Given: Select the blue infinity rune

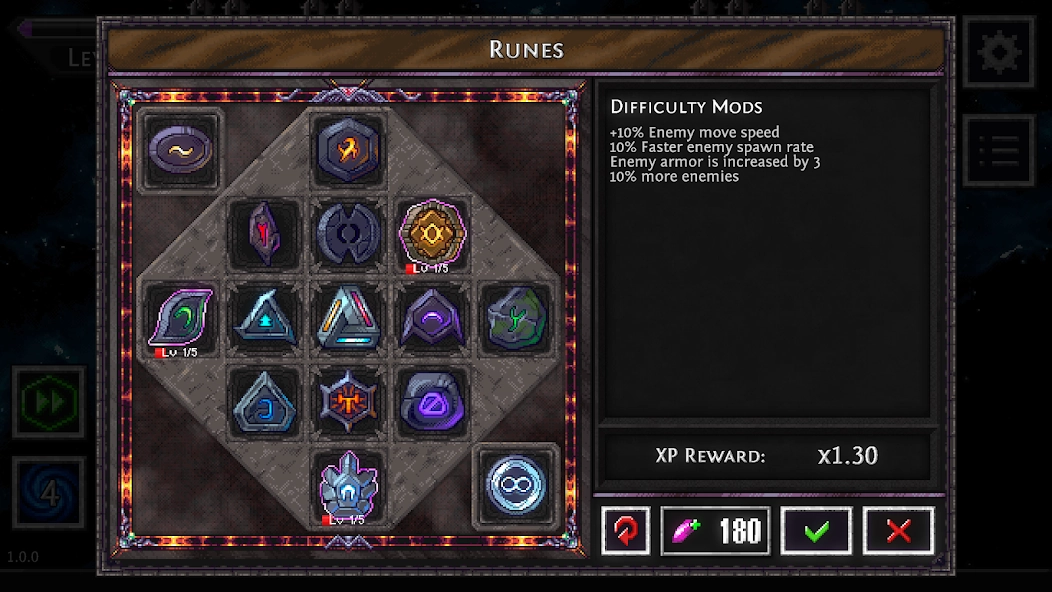Looking at the screenshot, I should coord(515,486).
